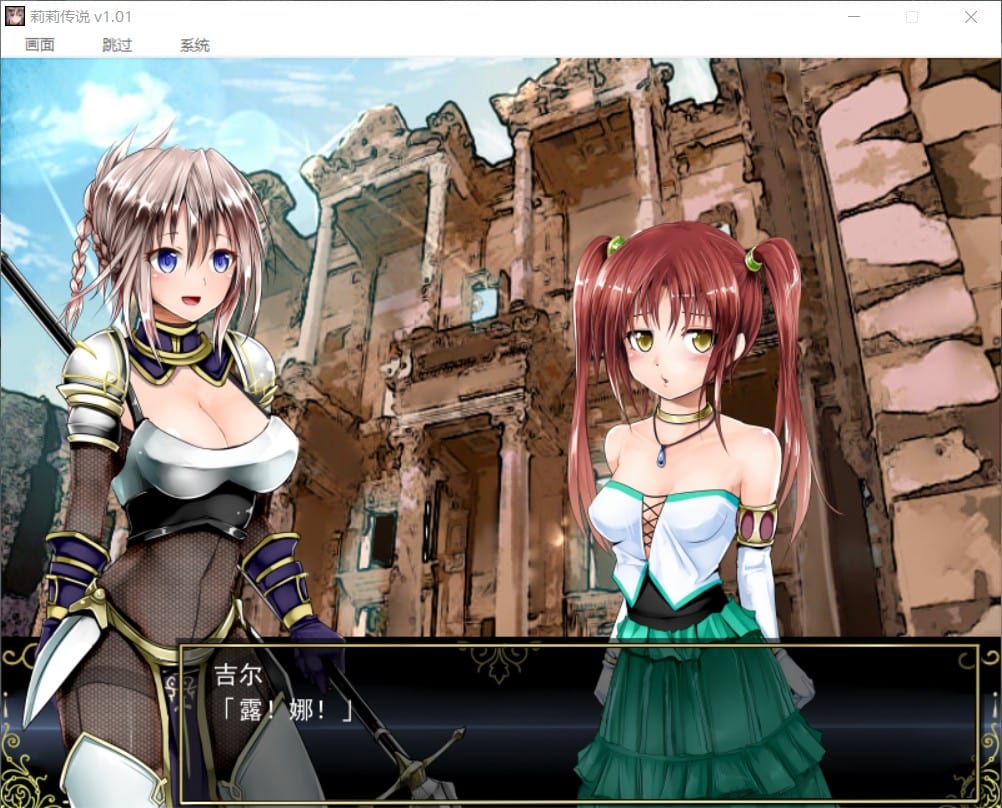
Task: Open the 跳过 menu
Action: pyautogui.click(x=117, y=45)
